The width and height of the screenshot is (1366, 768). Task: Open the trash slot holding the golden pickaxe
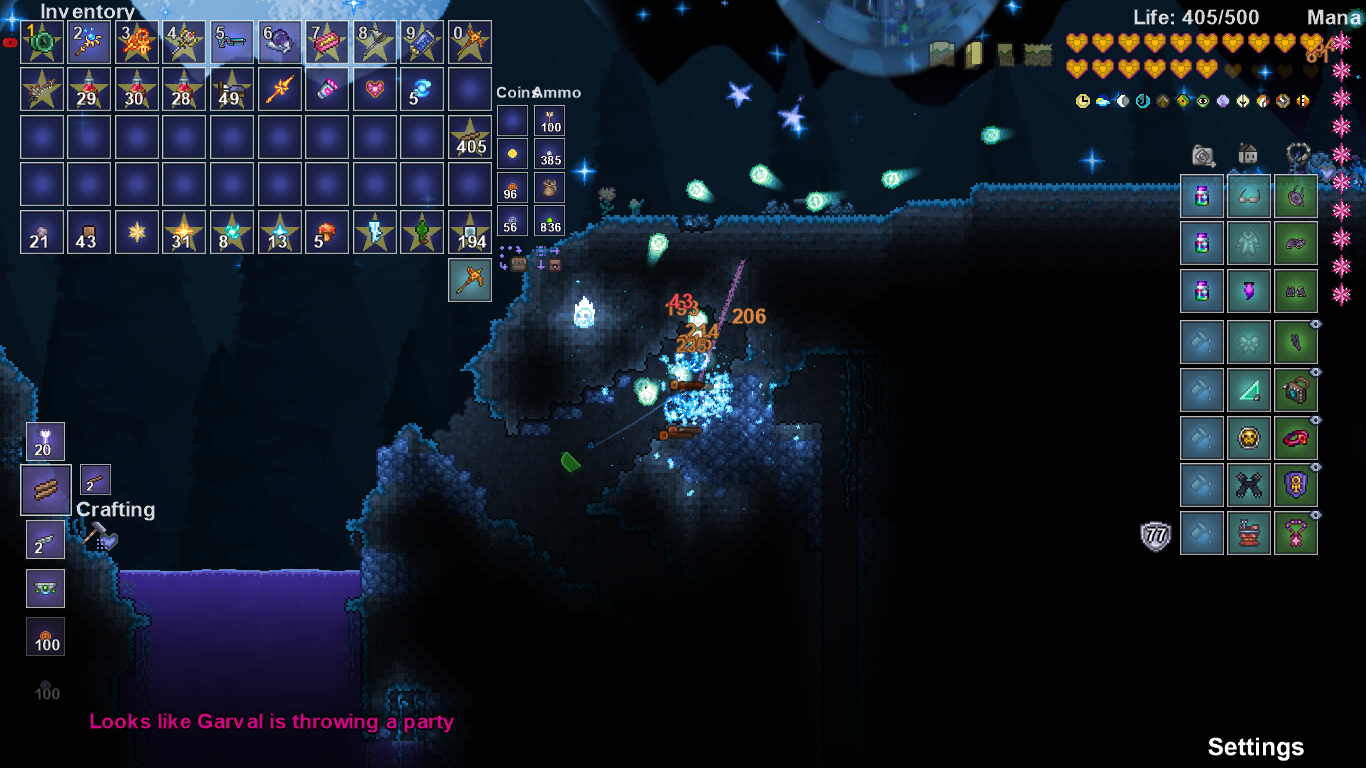tap(470, 280)
